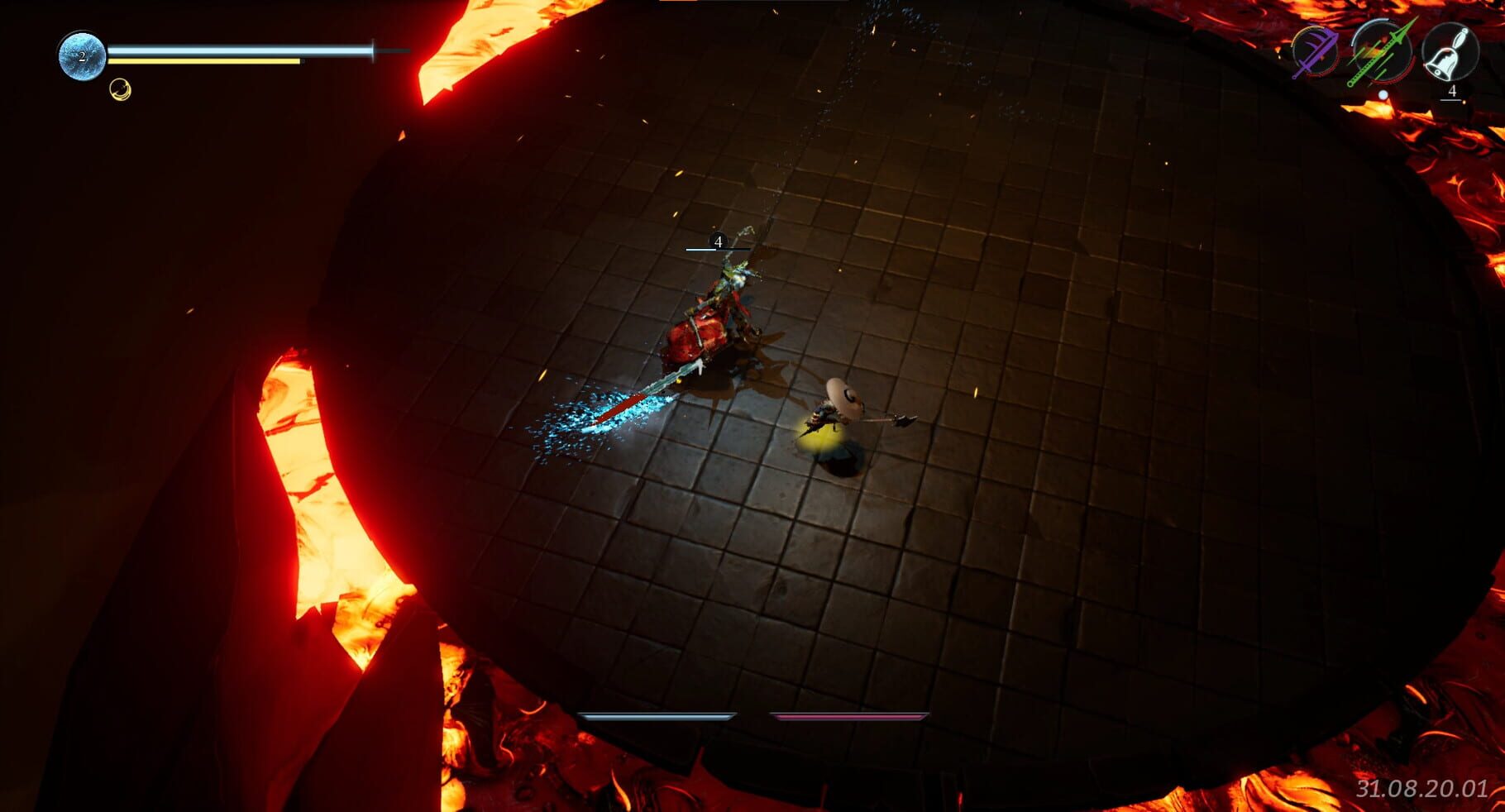Expand the counter marked 4 above the player
The image size is (1505, 812).
click(x=718, y=242)
